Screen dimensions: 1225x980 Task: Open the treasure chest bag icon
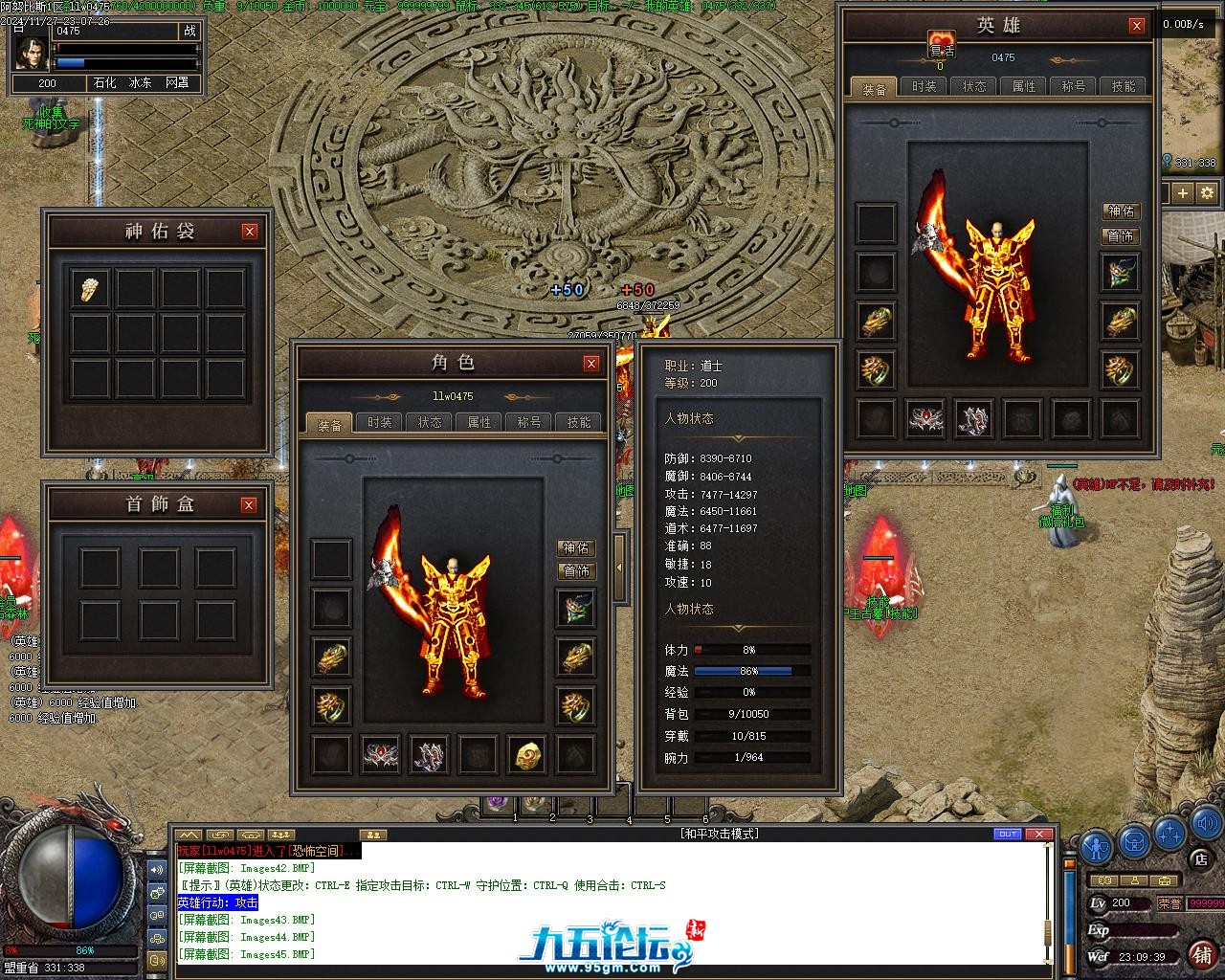[1135, 844]
